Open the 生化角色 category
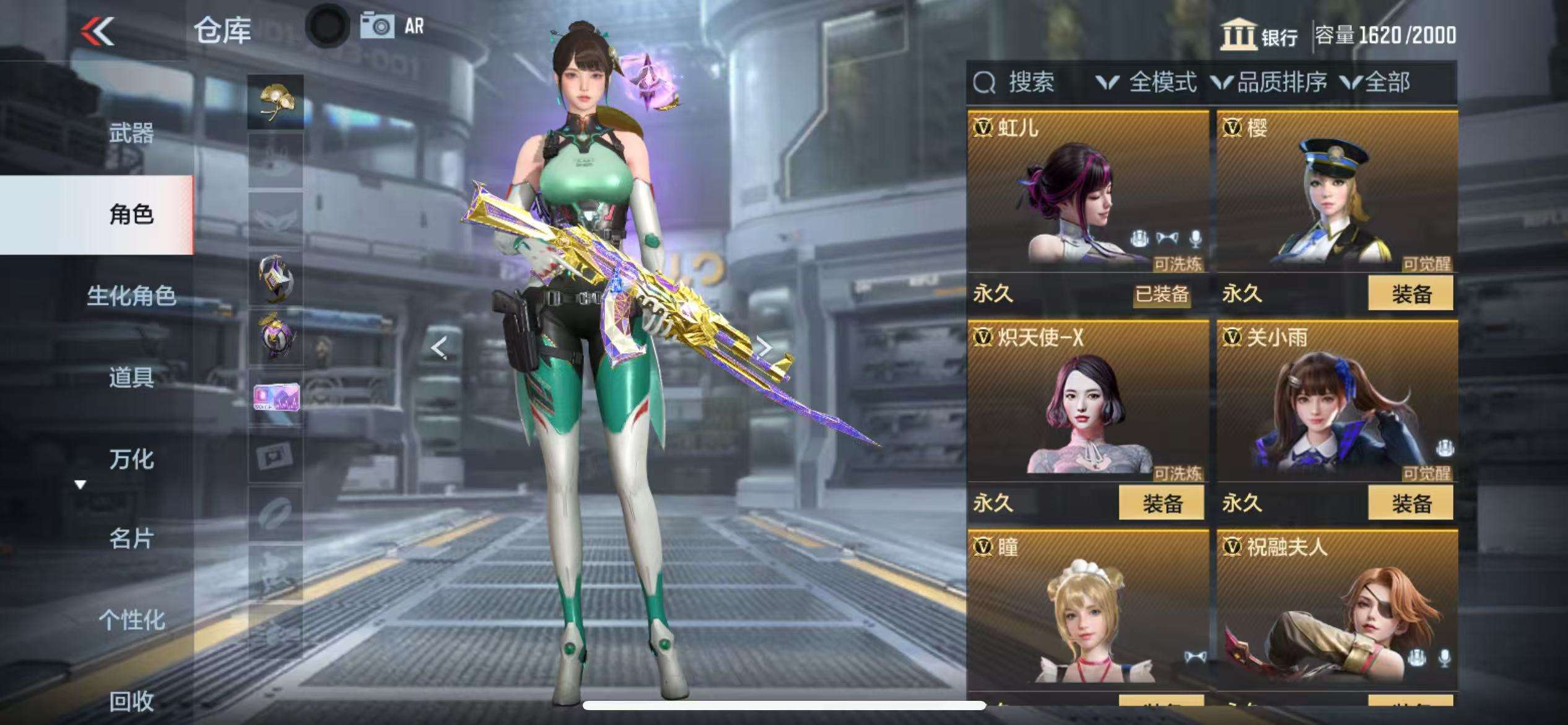This screenshot has width=1568, height=725. 131,296
